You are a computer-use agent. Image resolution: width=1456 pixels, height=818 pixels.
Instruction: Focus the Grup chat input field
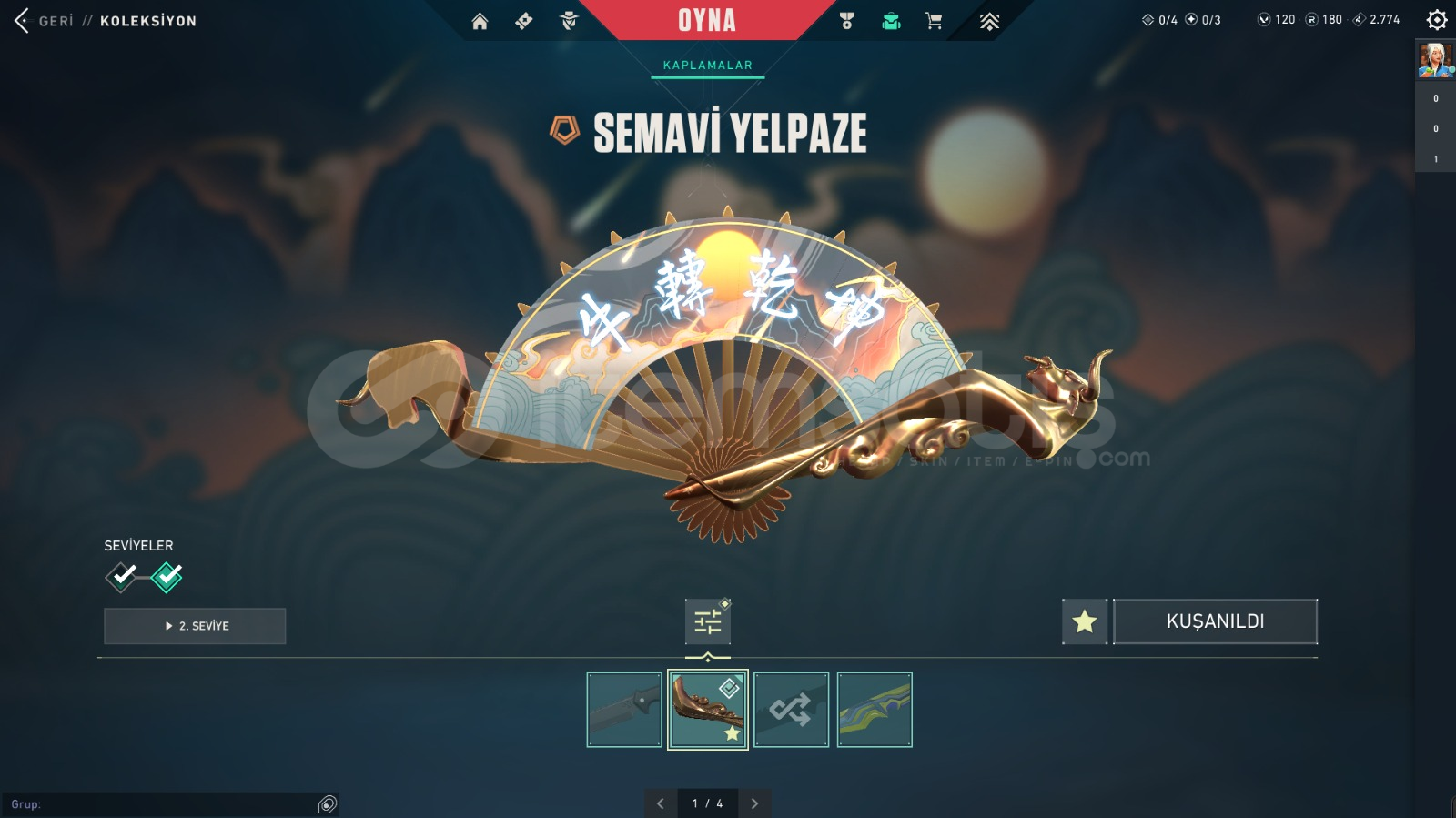164,804
